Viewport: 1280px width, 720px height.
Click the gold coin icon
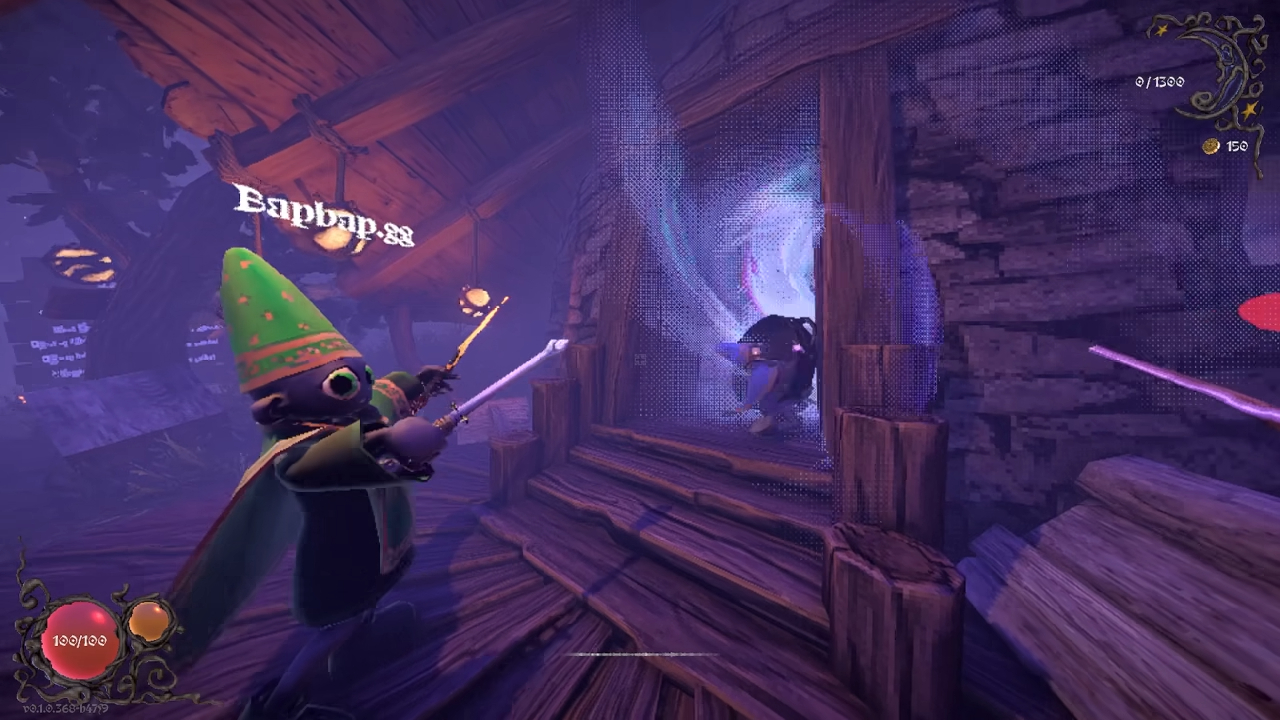[x=1211, y=147]
